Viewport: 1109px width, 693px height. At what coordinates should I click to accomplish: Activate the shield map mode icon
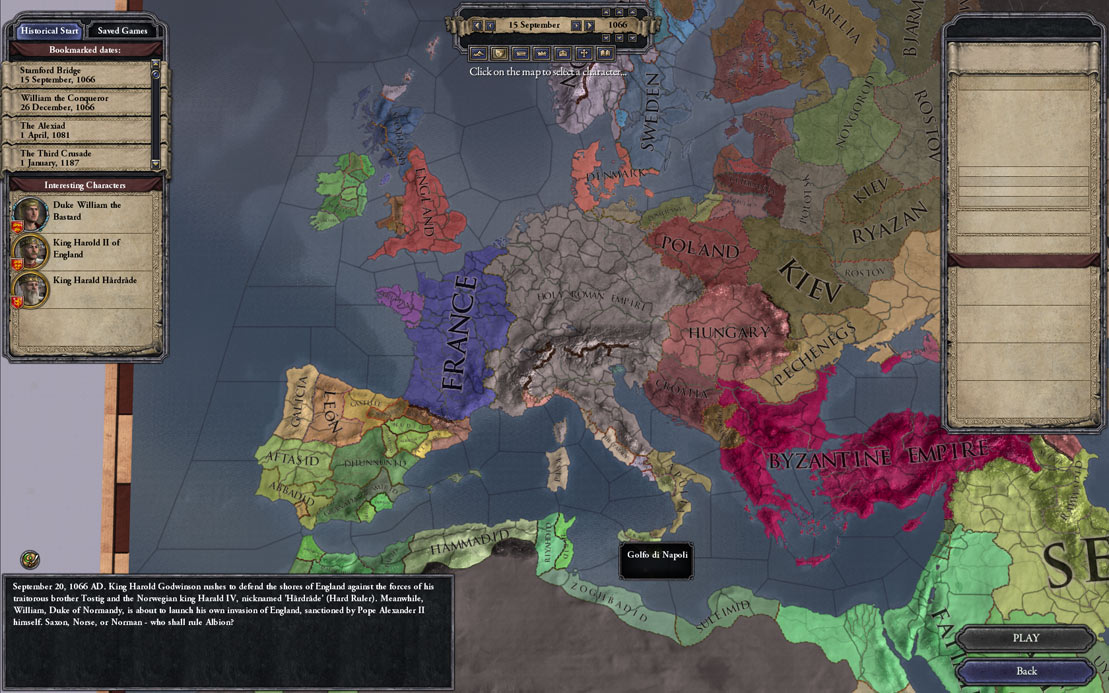499,52
